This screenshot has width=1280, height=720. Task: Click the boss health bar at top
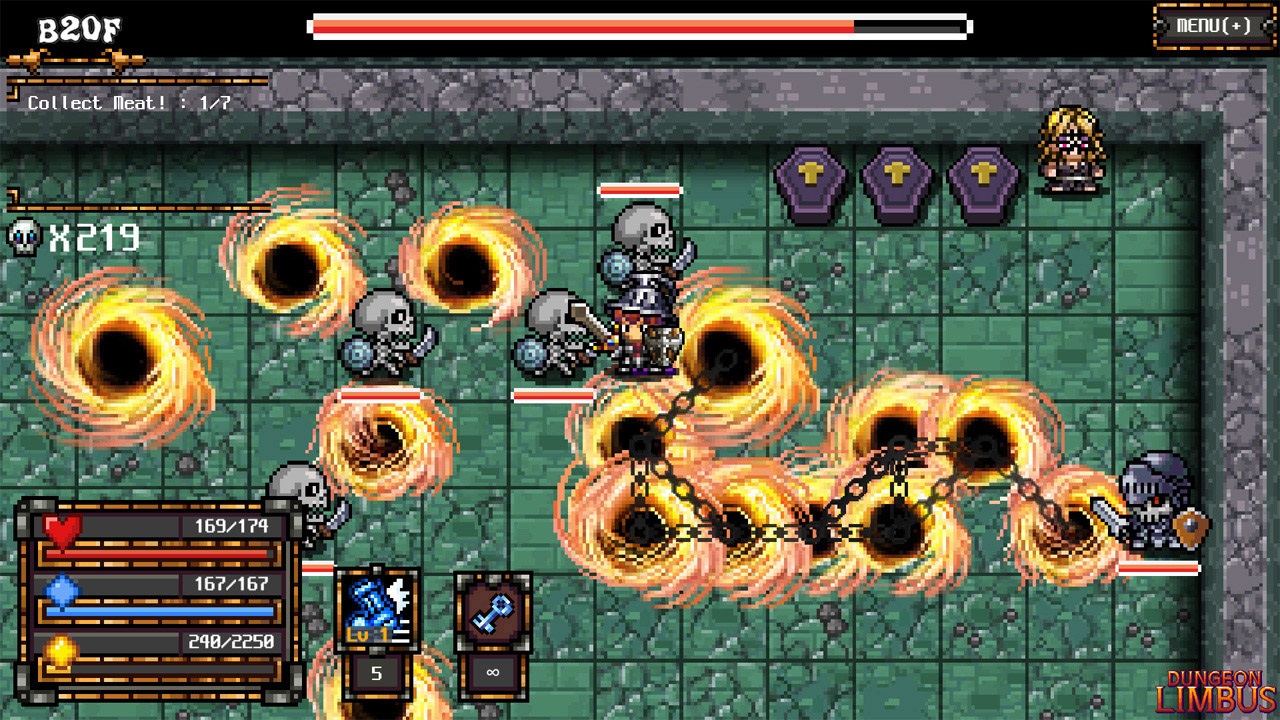tap(640, 25)
